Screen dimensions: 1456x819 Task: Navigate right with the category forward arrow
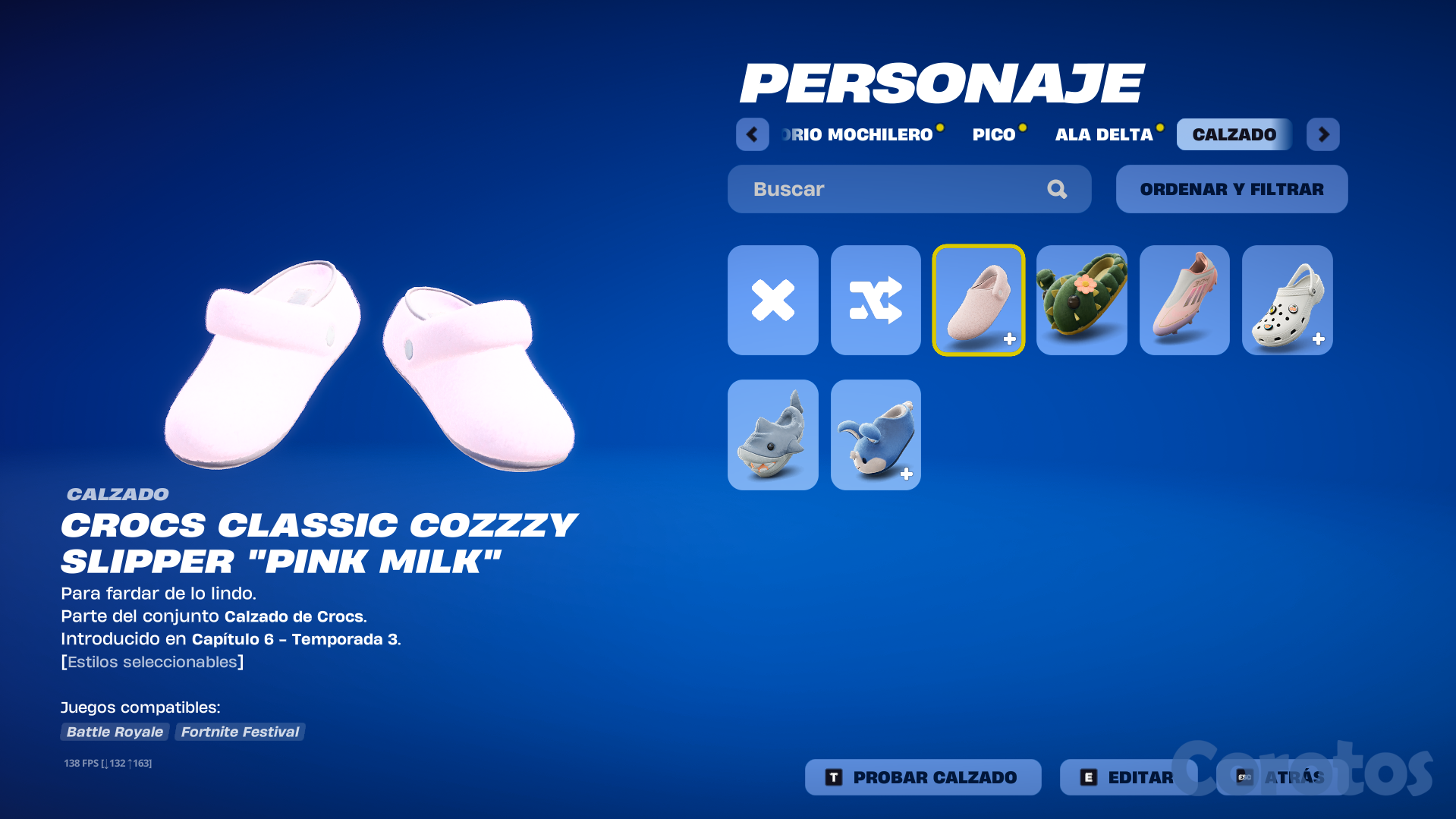tap(1322, 134)
